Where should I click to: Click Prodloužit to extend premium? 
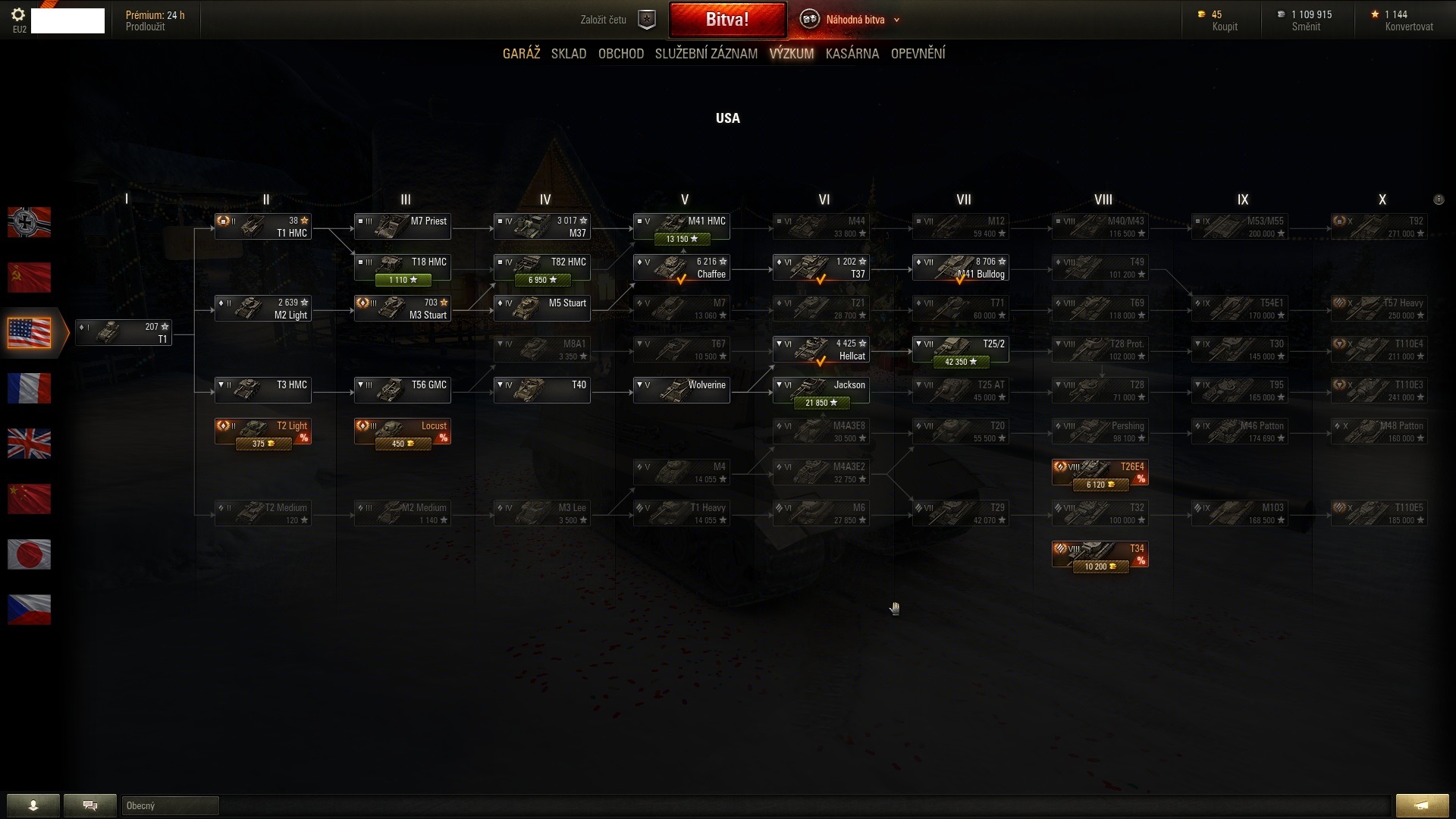[x=145, y=27]
